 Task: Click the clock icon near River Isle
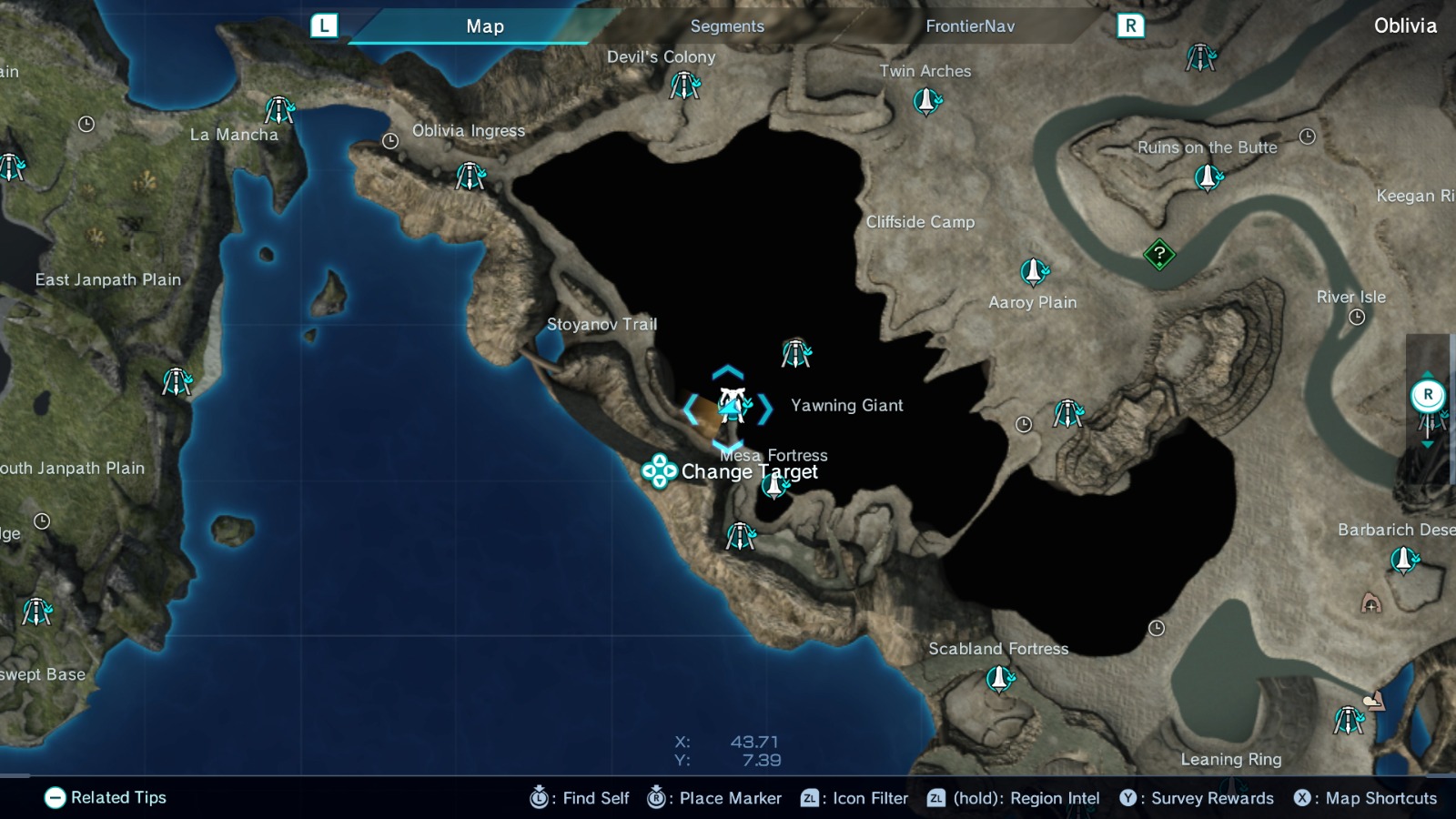tap(1359, 317)
